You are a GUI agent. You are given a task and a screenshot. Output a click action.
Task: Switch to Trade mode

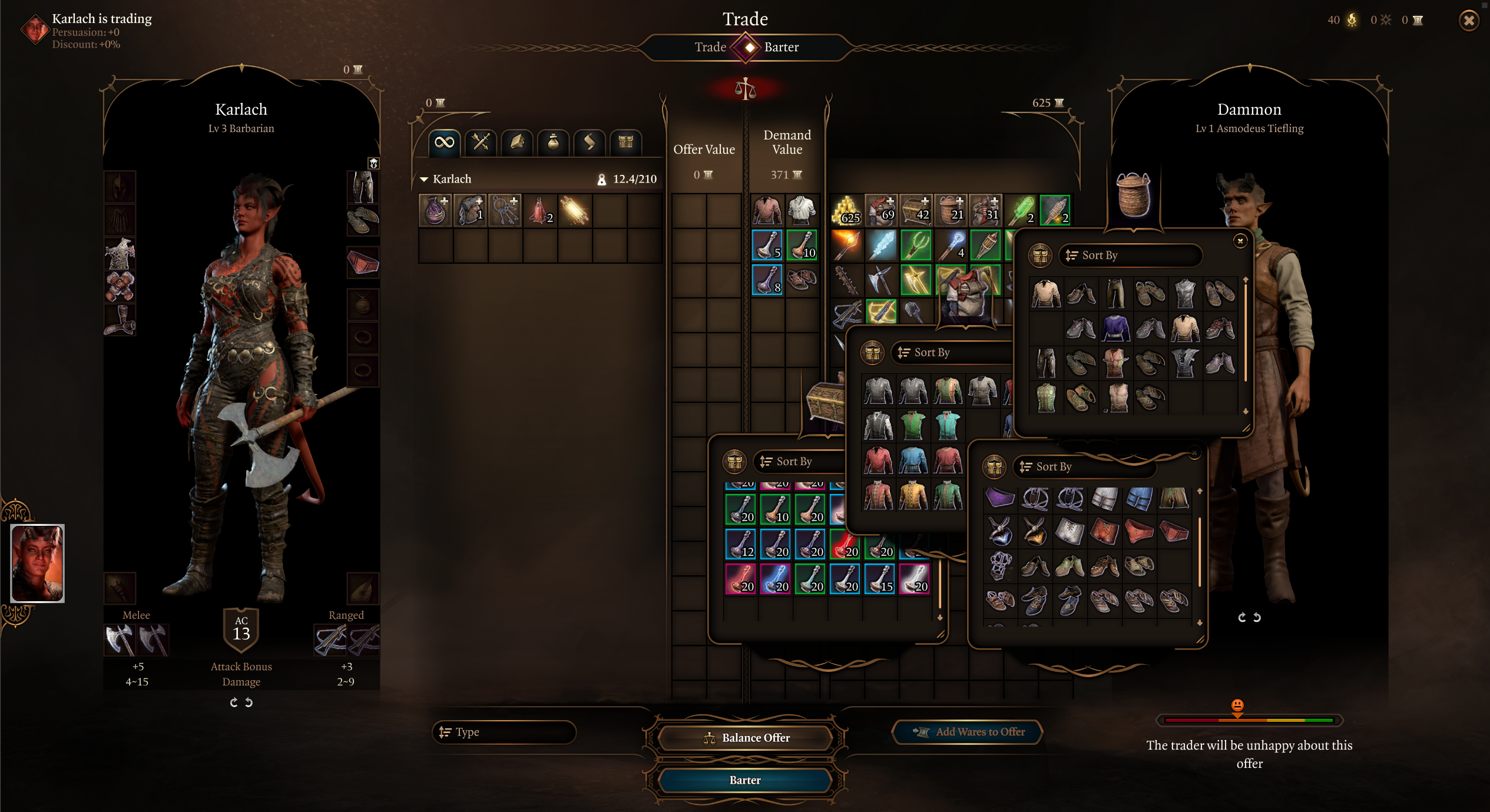tap(710, 47)
